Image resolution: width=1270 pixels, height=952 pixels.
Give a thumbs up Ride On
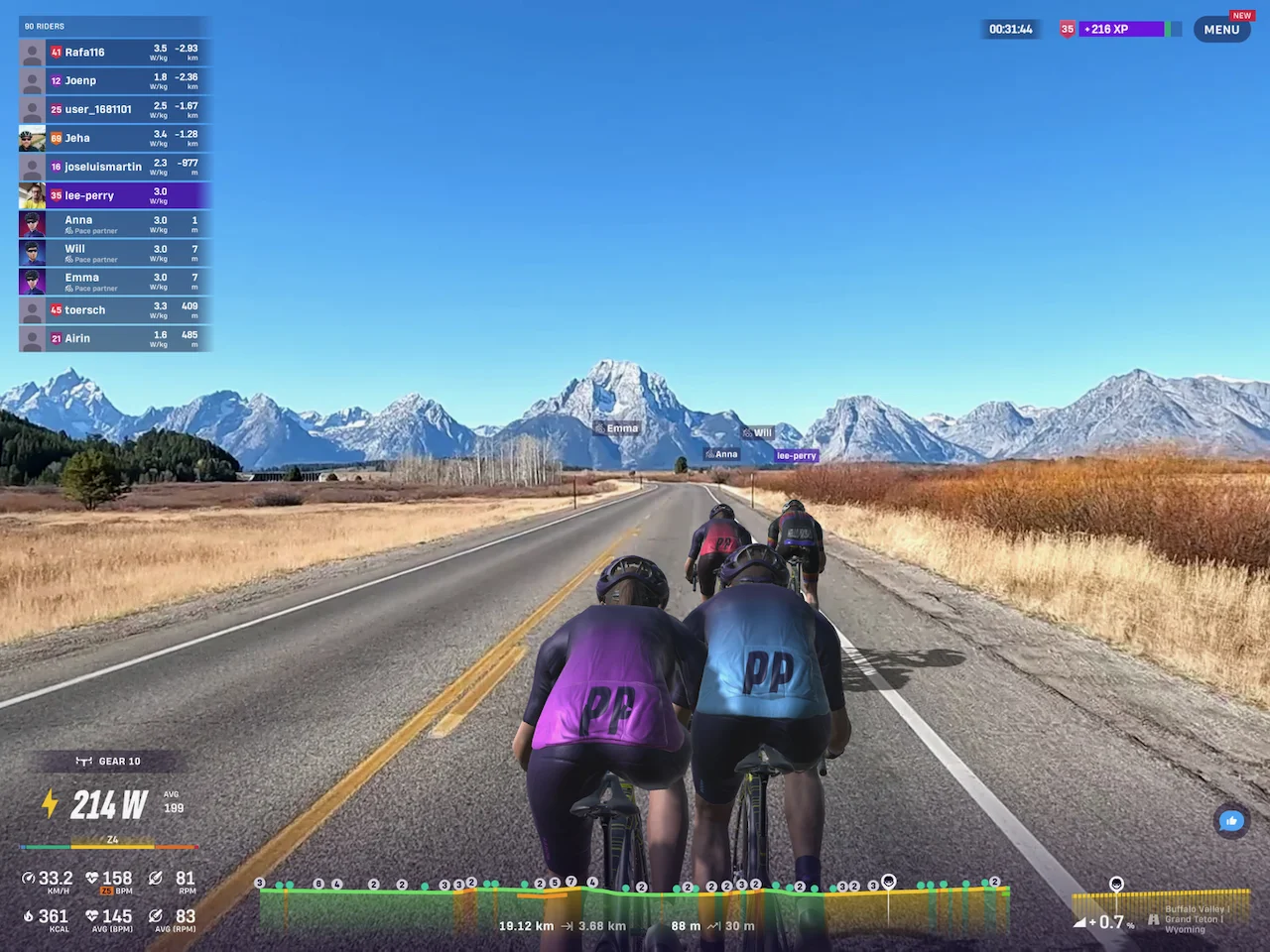[1231, 821]
